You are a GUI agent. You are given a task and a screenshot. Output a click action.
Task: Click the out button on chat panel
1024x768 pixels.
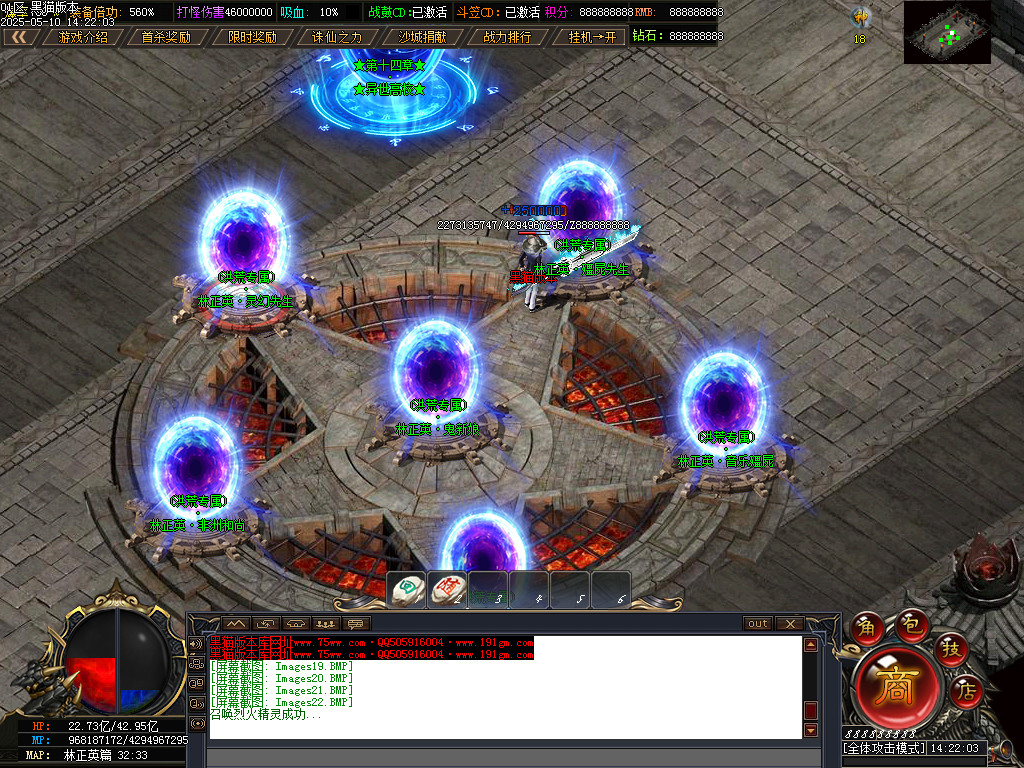click(758, 624)
